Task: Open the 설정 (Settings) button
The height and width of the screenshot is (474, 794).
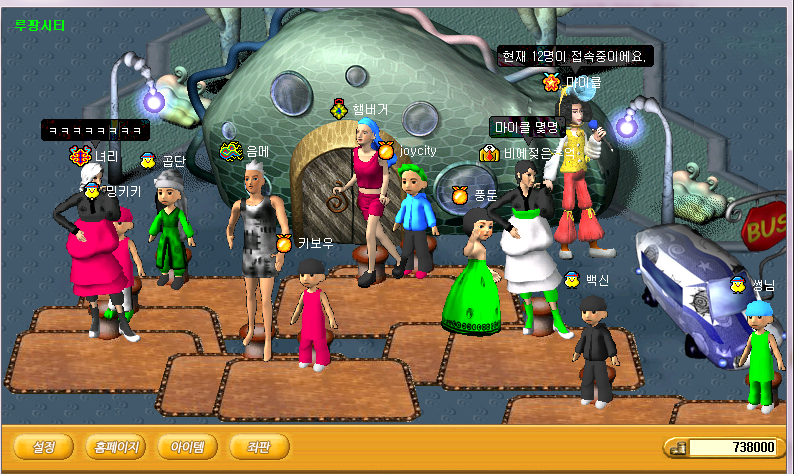Action: [43, 446]
